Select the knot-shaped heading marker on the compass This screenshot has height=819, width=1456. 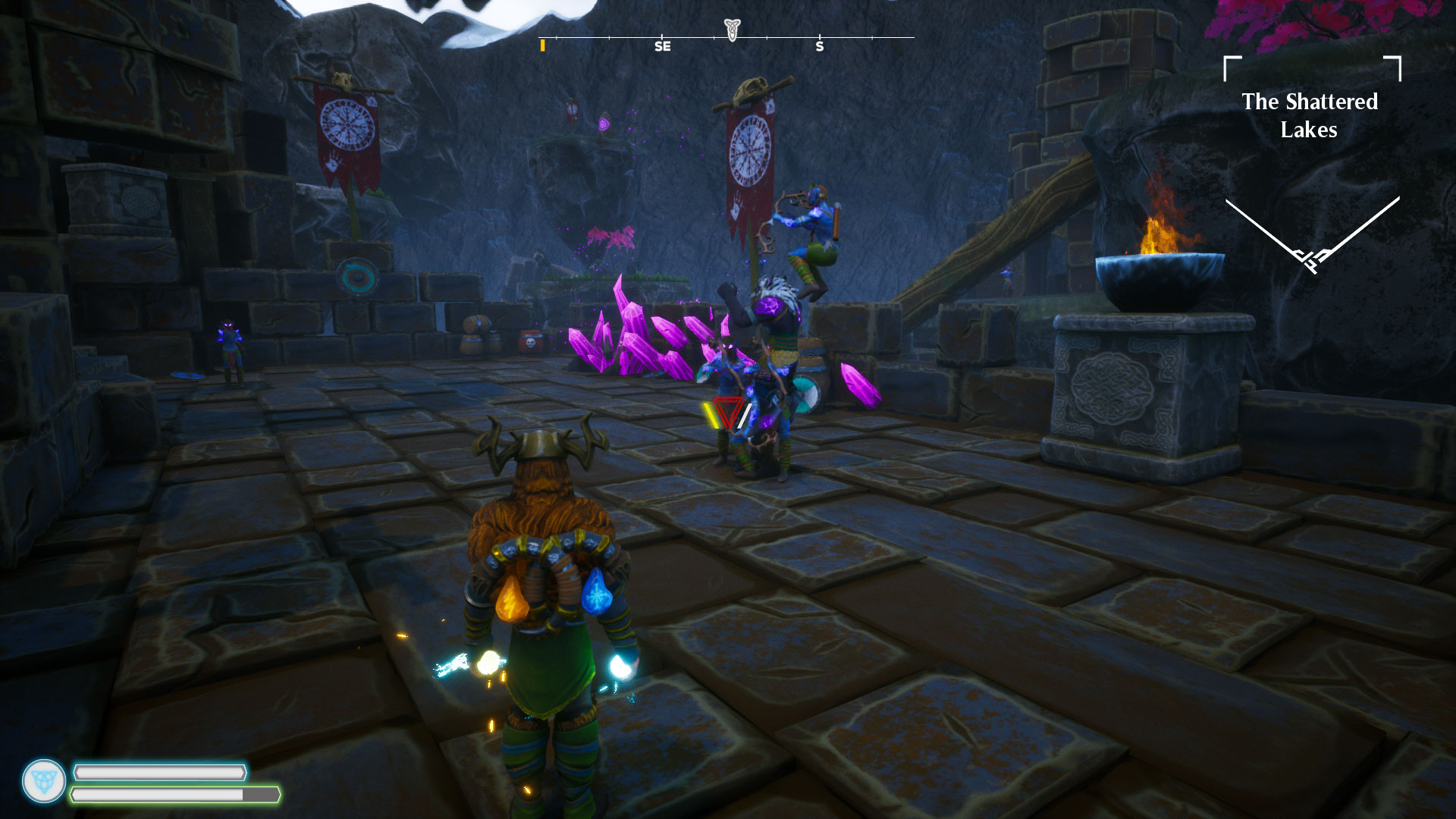732,29
